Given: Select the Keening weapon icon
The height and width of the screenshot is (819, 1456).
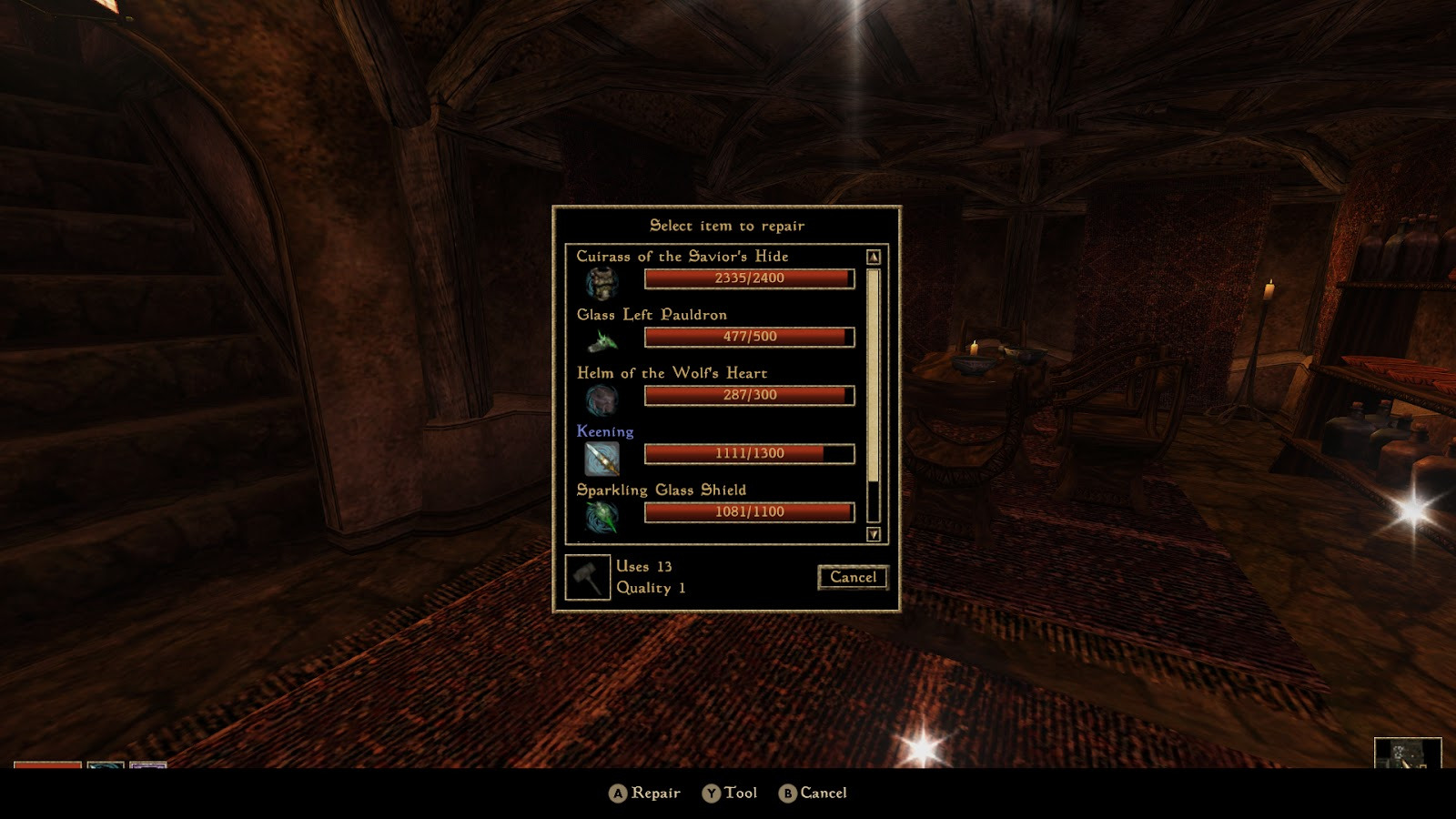Looking at the screenshot, I should click(602, 458).
